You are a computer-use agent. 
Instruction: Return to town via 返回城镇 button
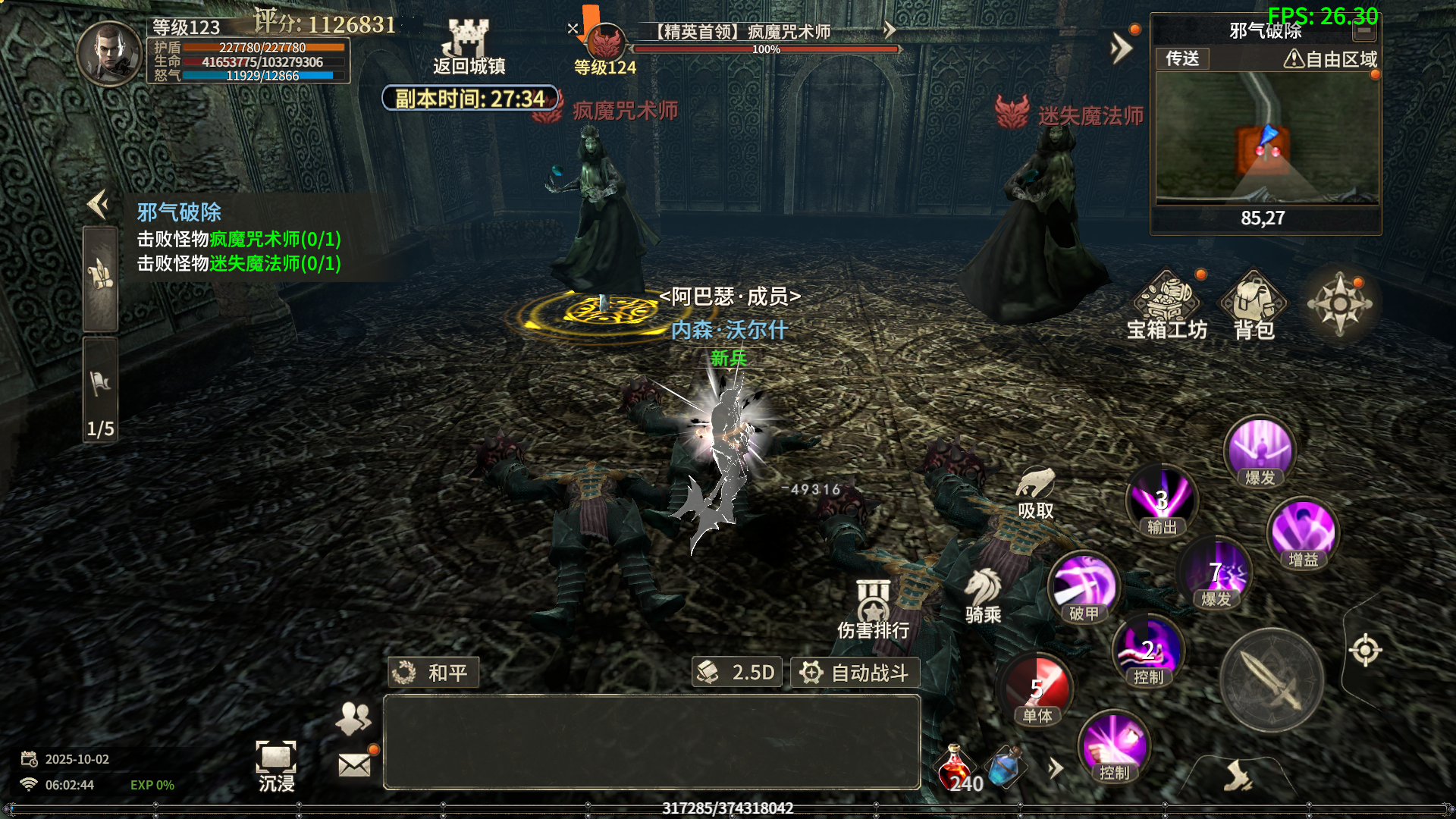pos(469,47)
